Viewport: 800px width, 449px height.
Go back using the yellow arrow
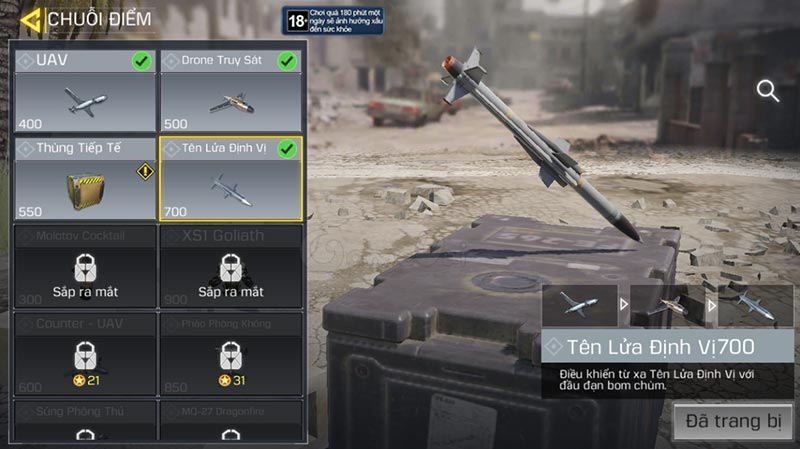tap(31, 19)
